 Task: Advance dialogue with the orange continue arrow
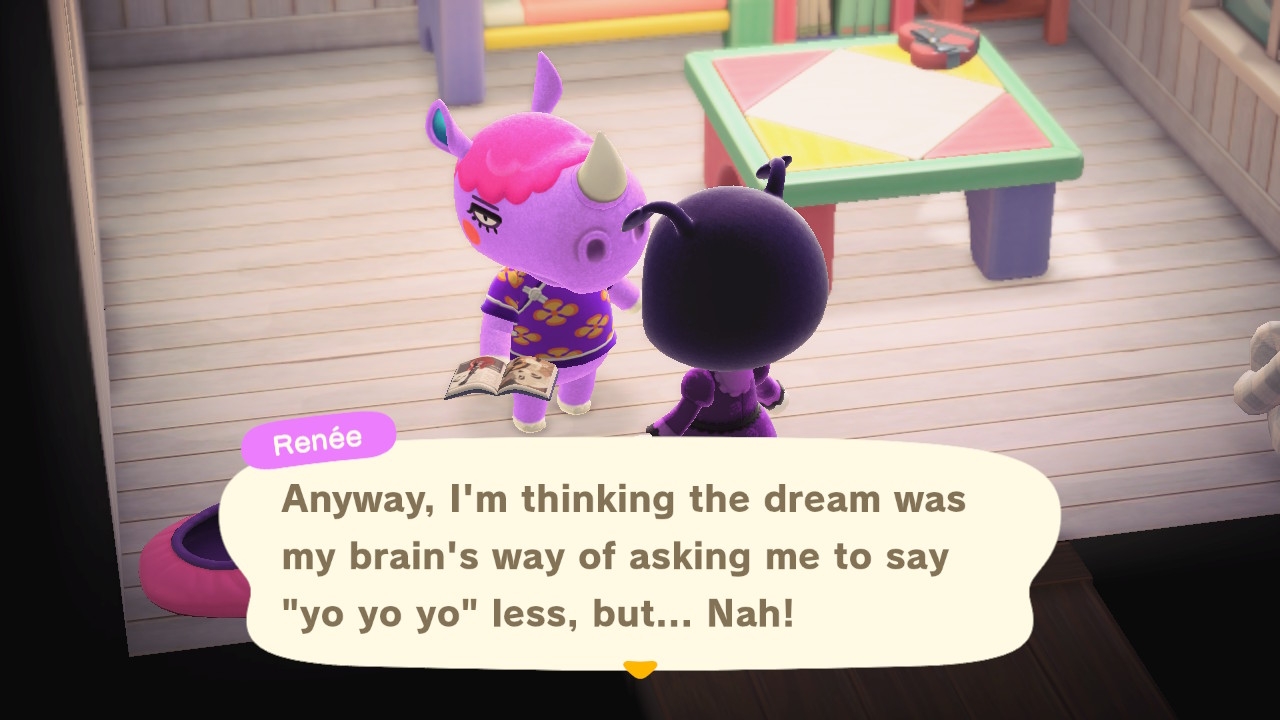click(639, 668)
